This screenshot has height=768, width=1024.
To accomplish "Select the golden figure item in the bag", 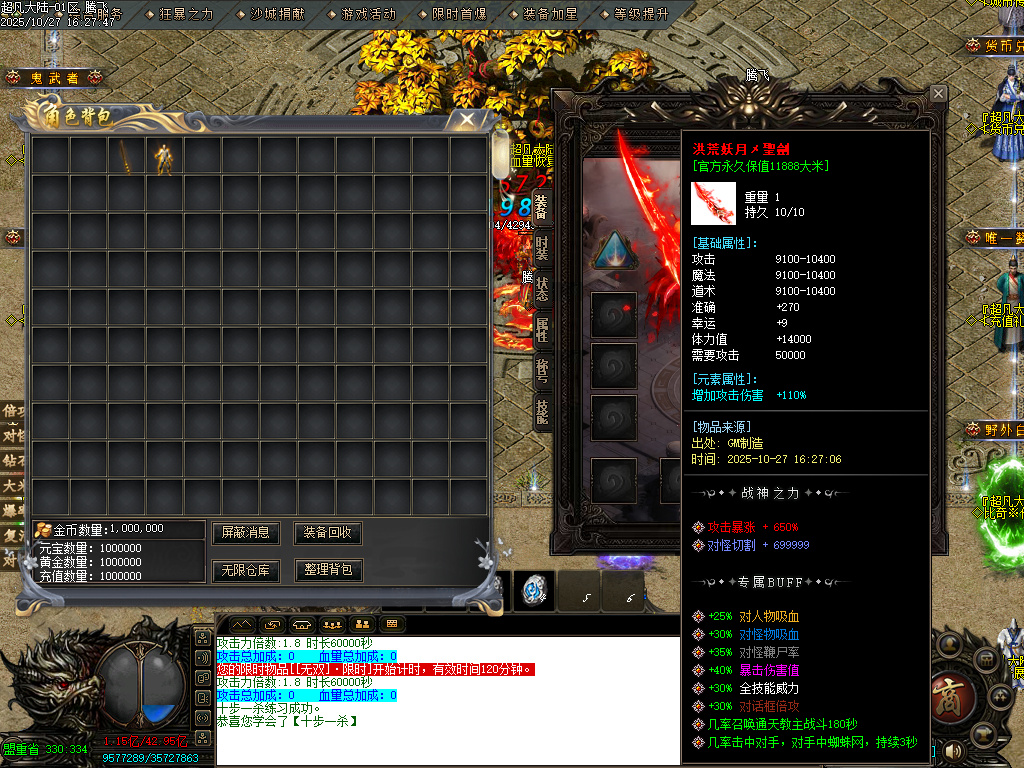I will coord(164,156).
